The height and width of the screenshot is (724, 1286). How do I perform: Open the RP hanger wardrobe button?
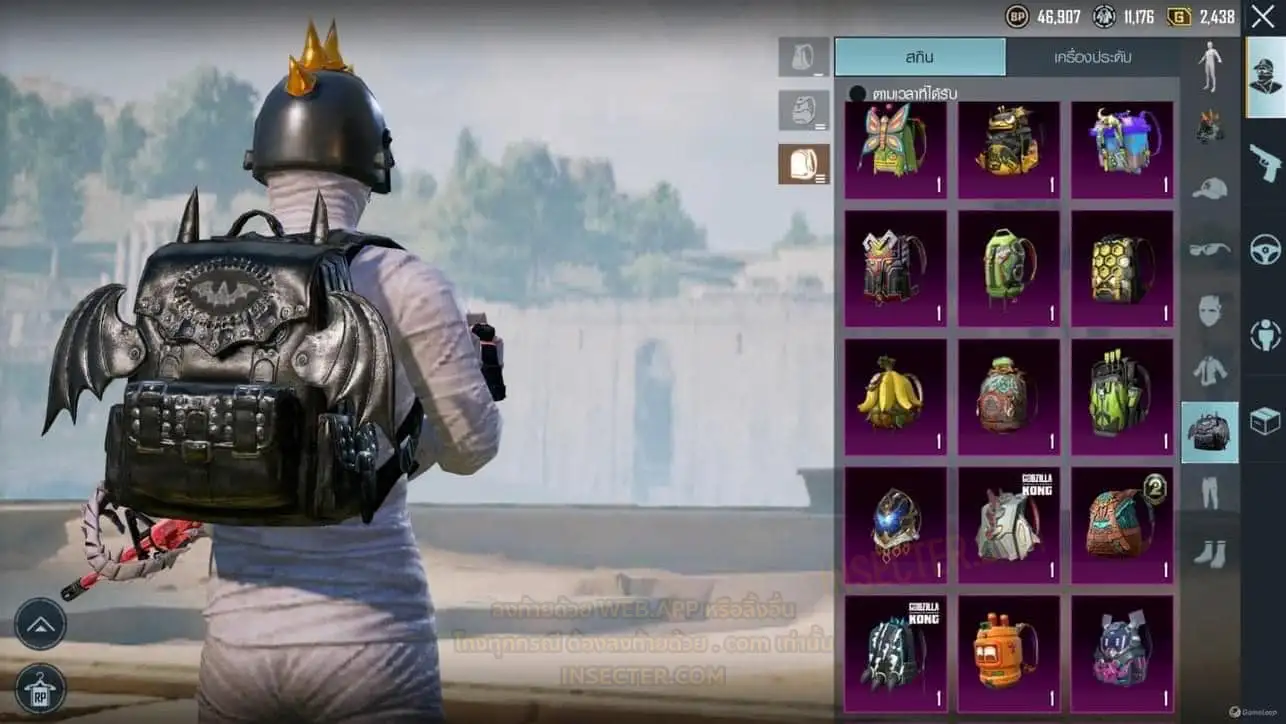point(41,688)
